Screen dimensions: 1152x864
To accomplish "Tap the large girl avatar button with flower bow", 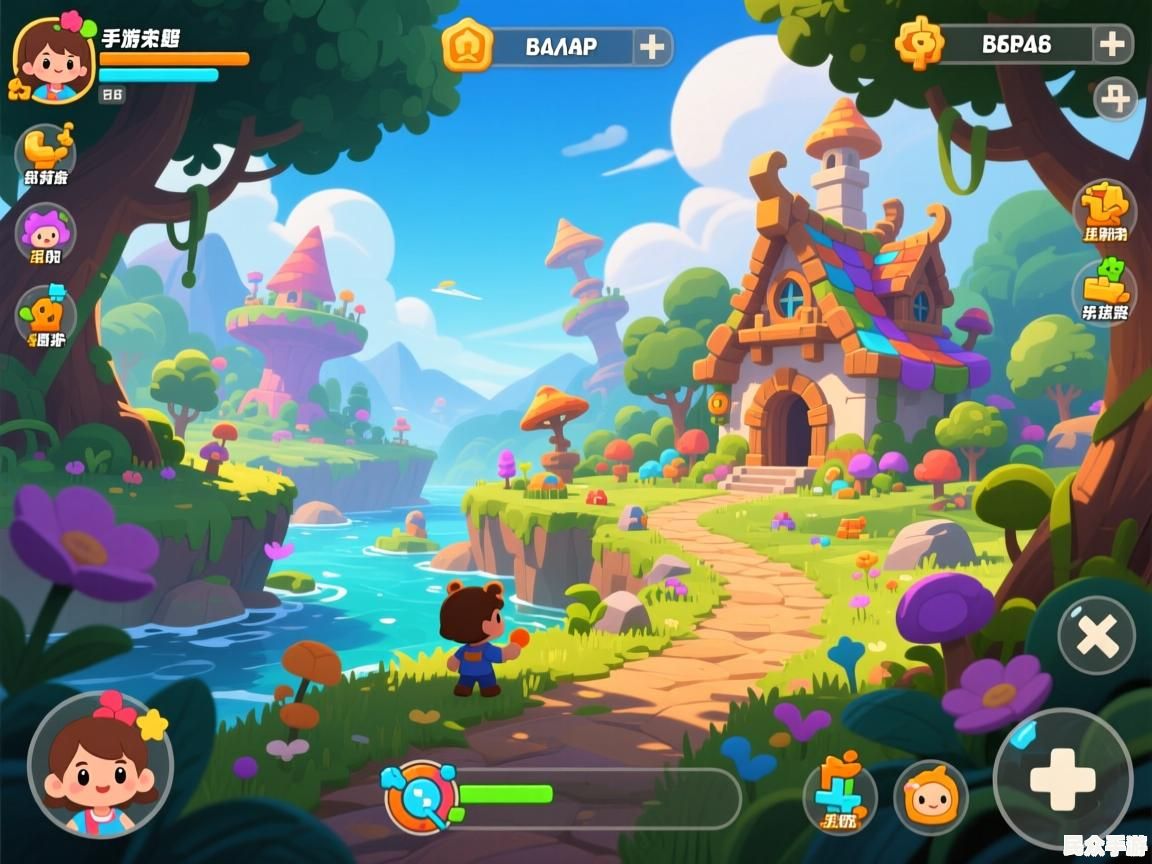I will [x=100, y=765].
